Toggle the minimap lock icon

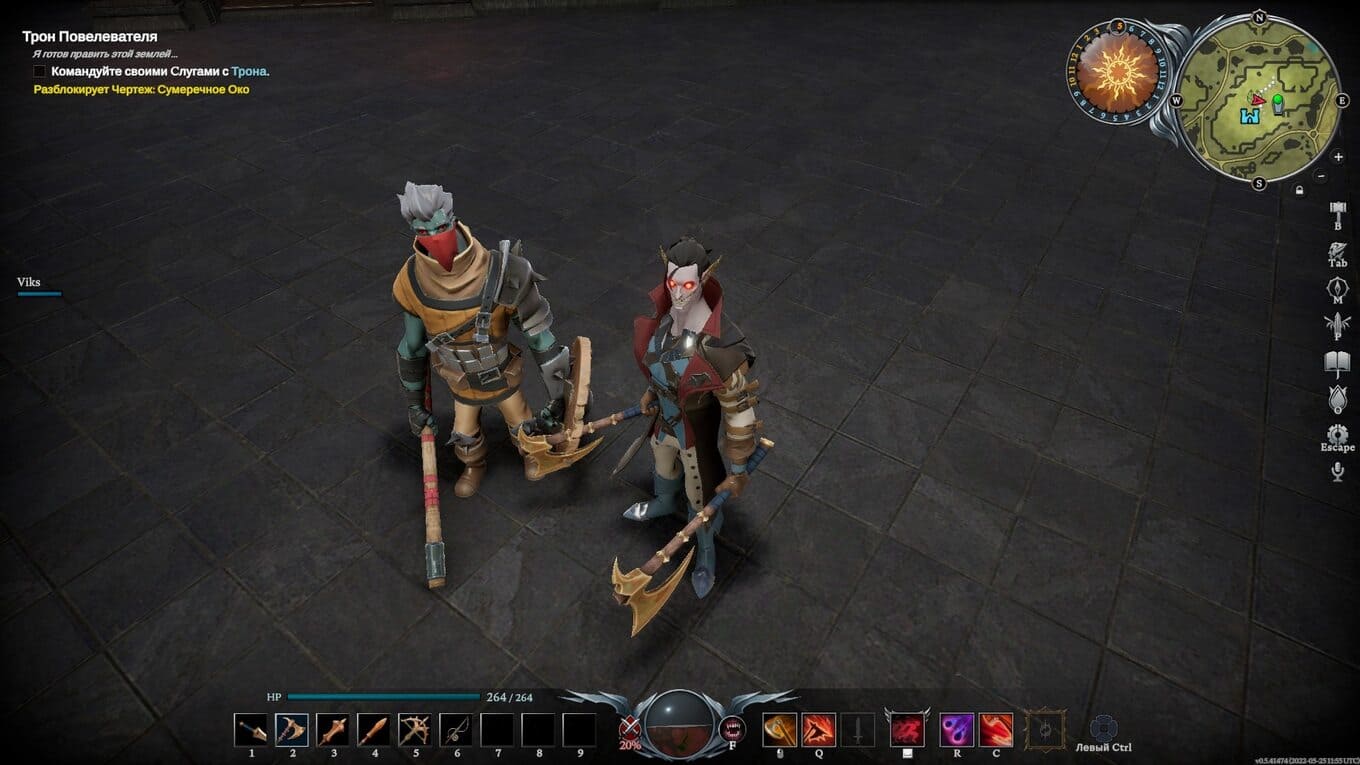1299,189
